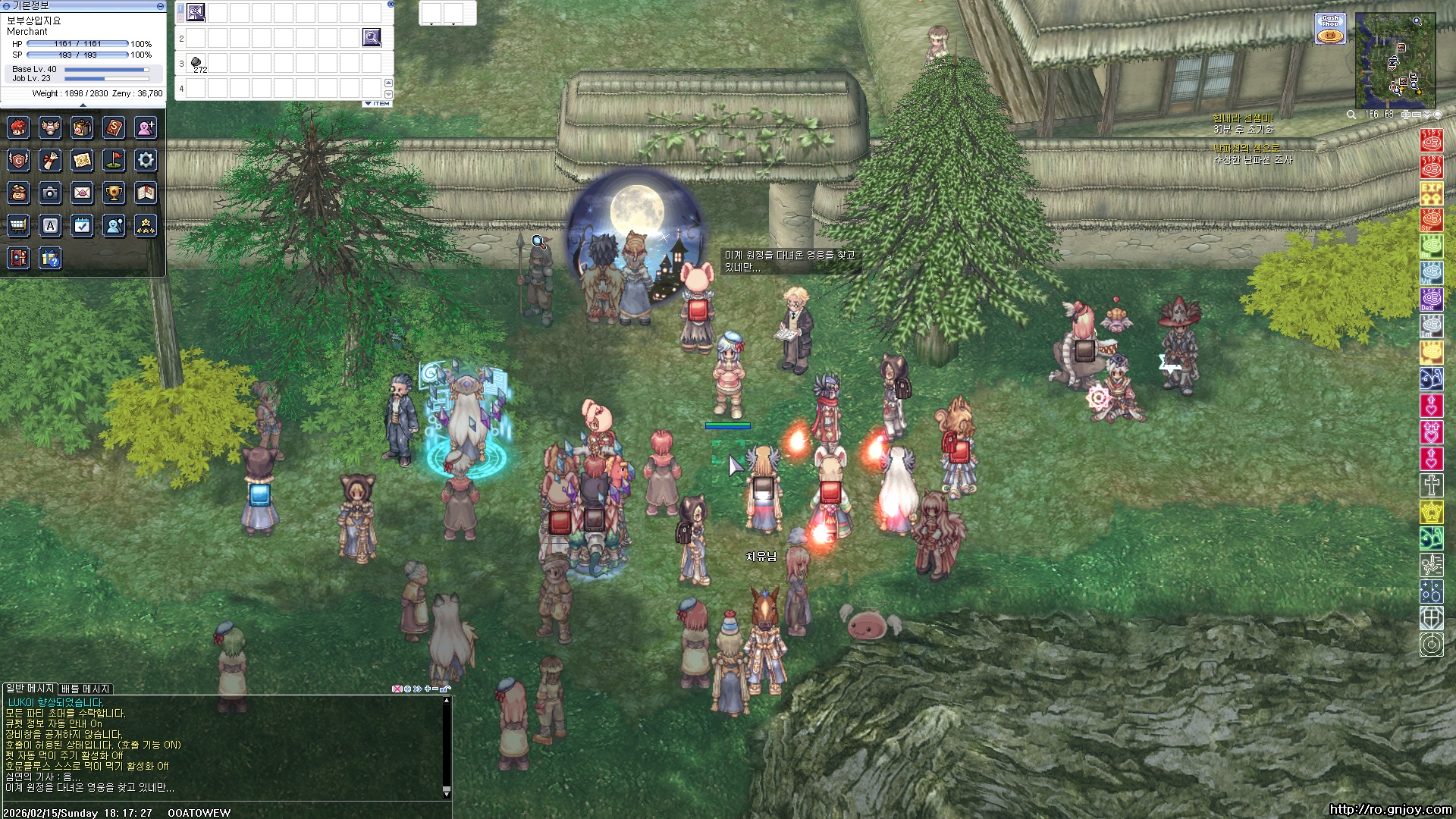
Task: Open the mail envelope icon
Action: 82,193
